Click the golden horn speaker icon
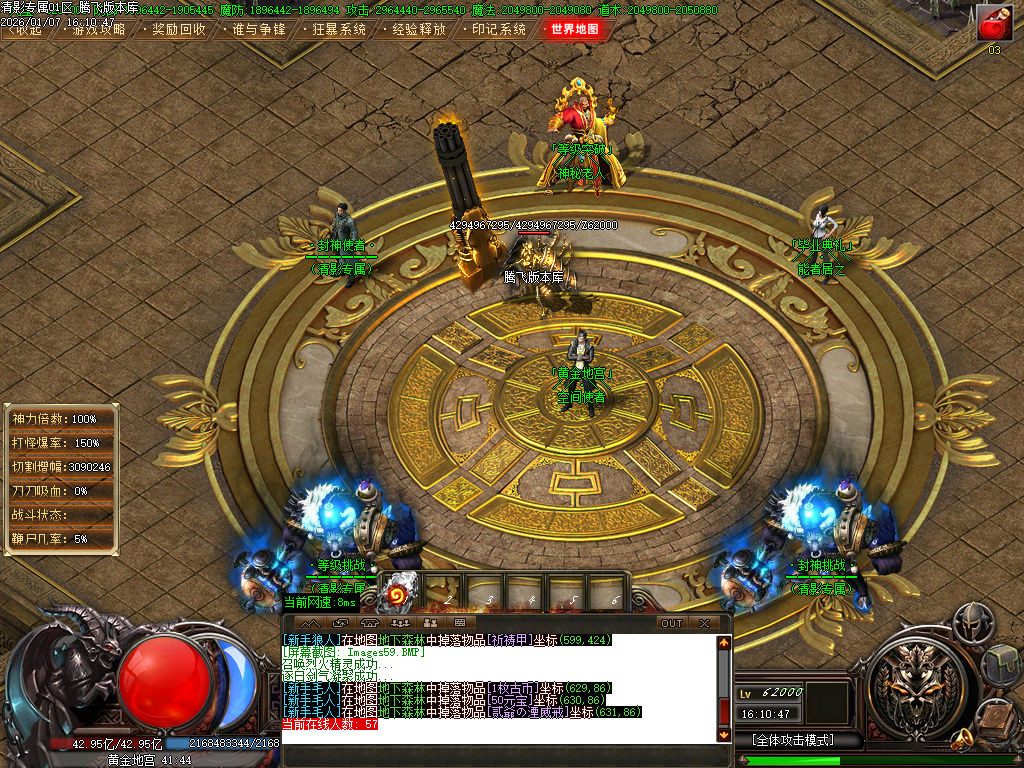The height and width of the screenshot is (768, 1024). tap(962, 740)
